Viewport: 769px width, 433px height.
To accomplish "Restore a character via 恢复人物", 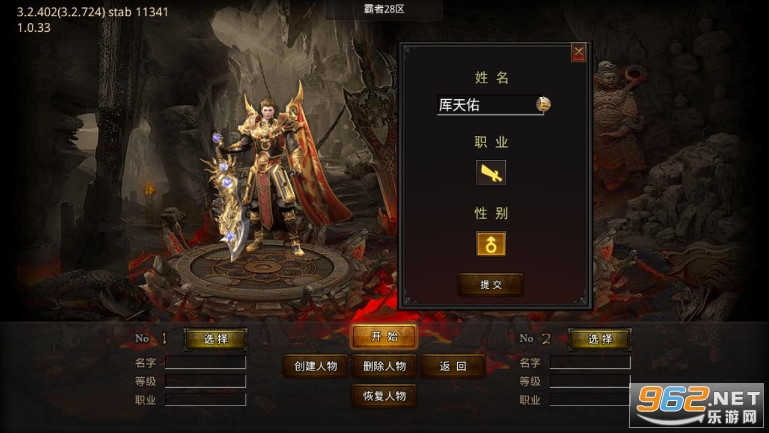I will coord(384,395).
